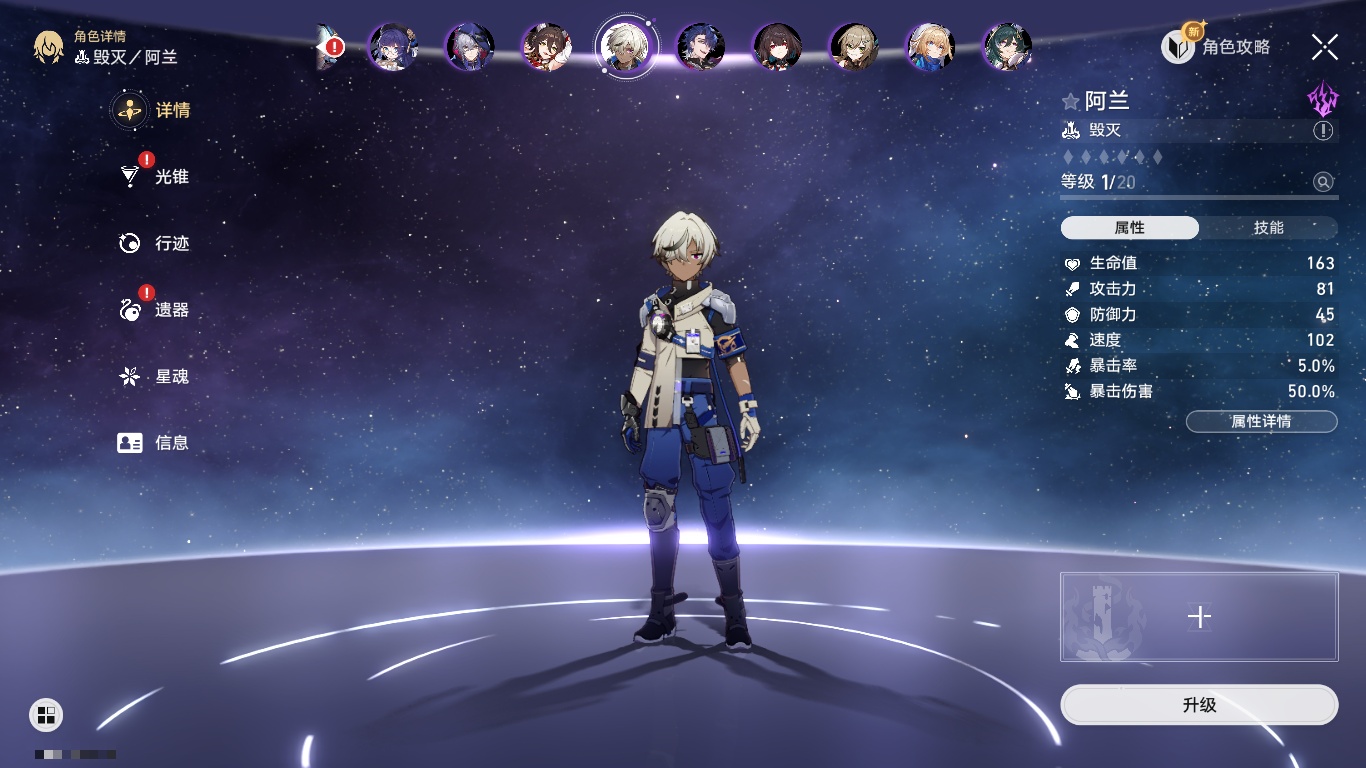1366x768 pixels.
Task: Open the magnifier next to level
Action: click(x=1323, y=182)
